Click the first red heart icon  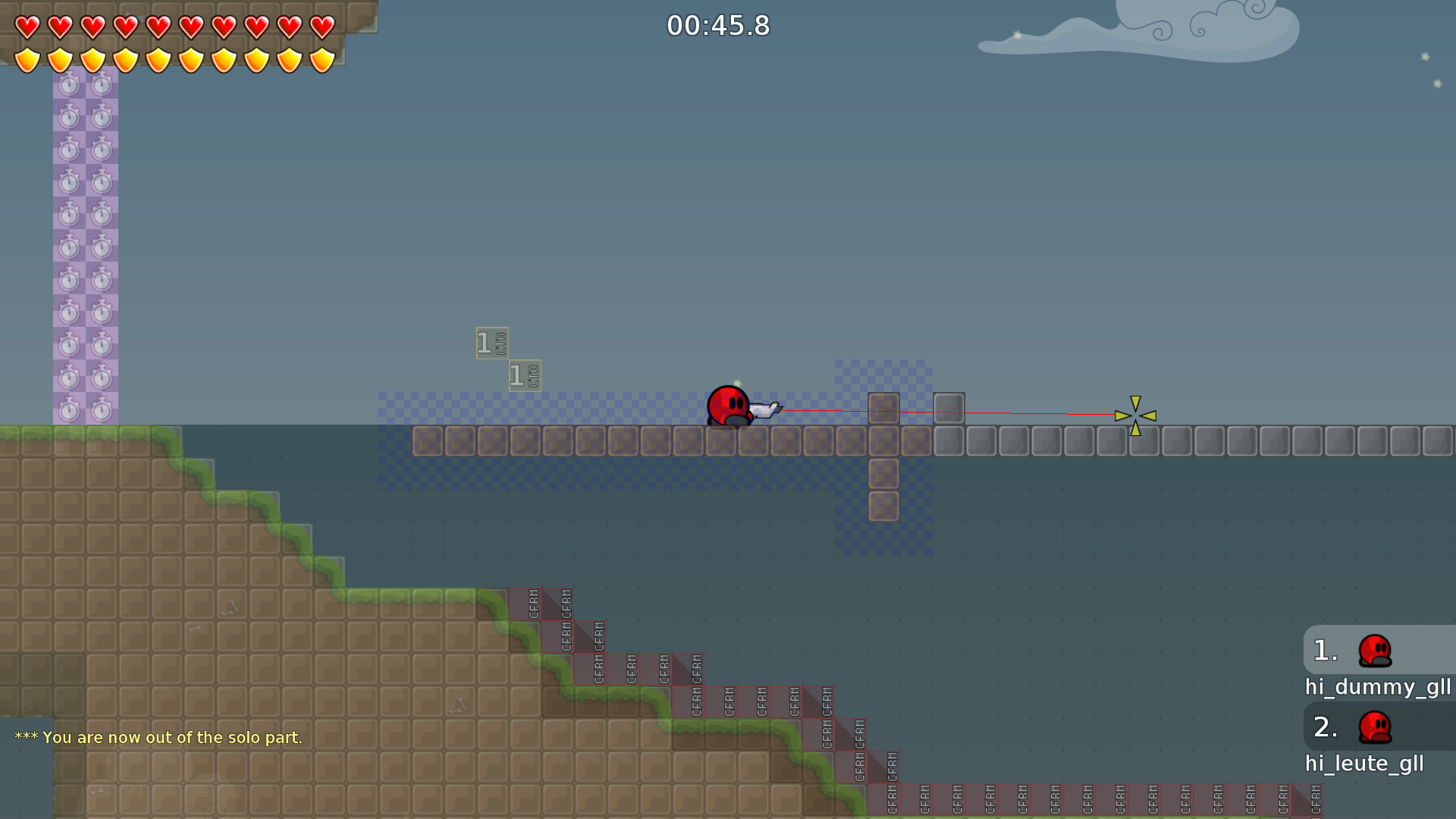(26, 26)
